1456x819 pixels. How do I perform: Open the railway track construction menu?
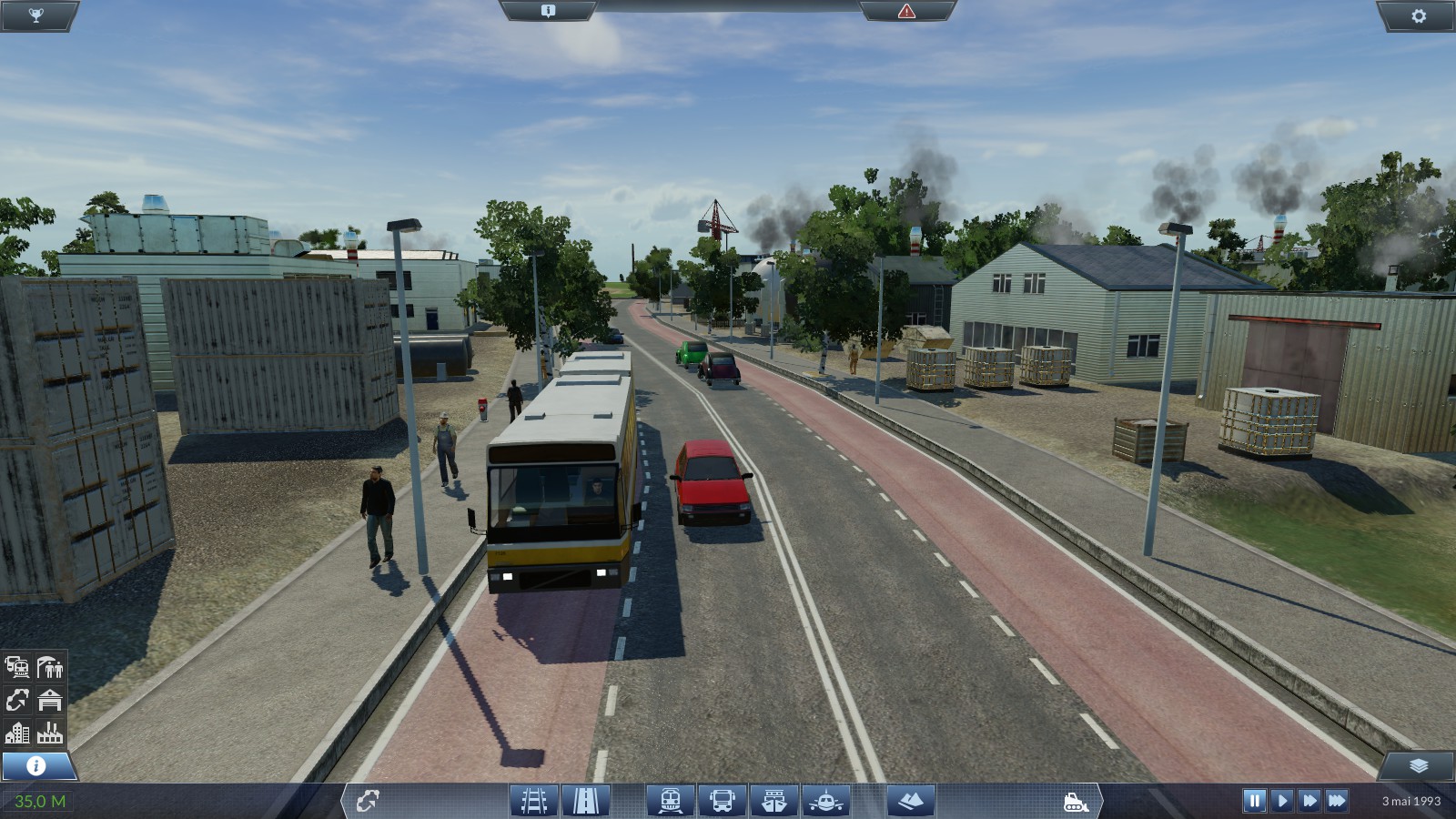(x=534, y=801)
